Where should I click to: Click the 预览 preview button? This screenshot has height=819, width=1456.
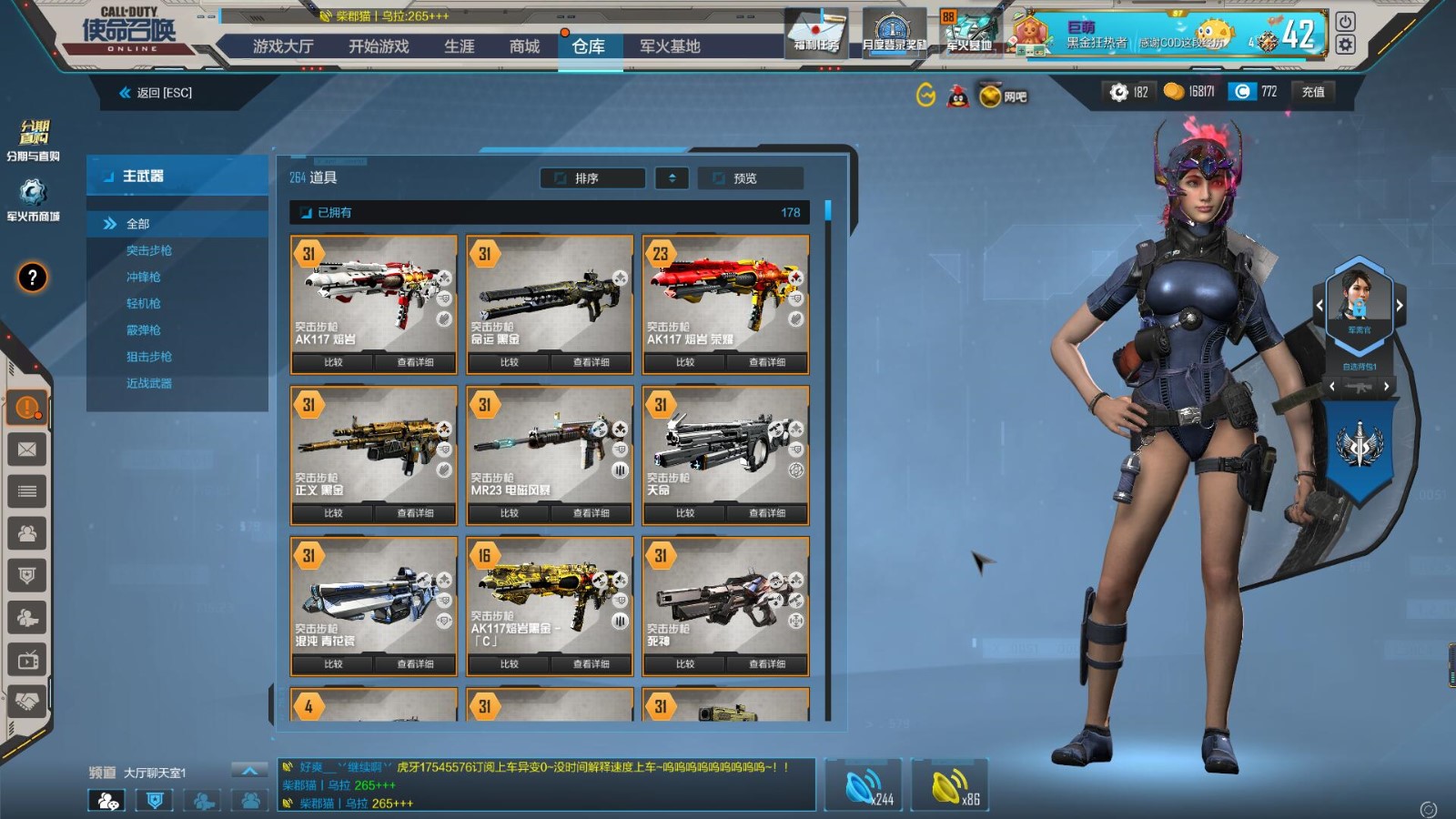pyautogui.click(x=750, y=178)
